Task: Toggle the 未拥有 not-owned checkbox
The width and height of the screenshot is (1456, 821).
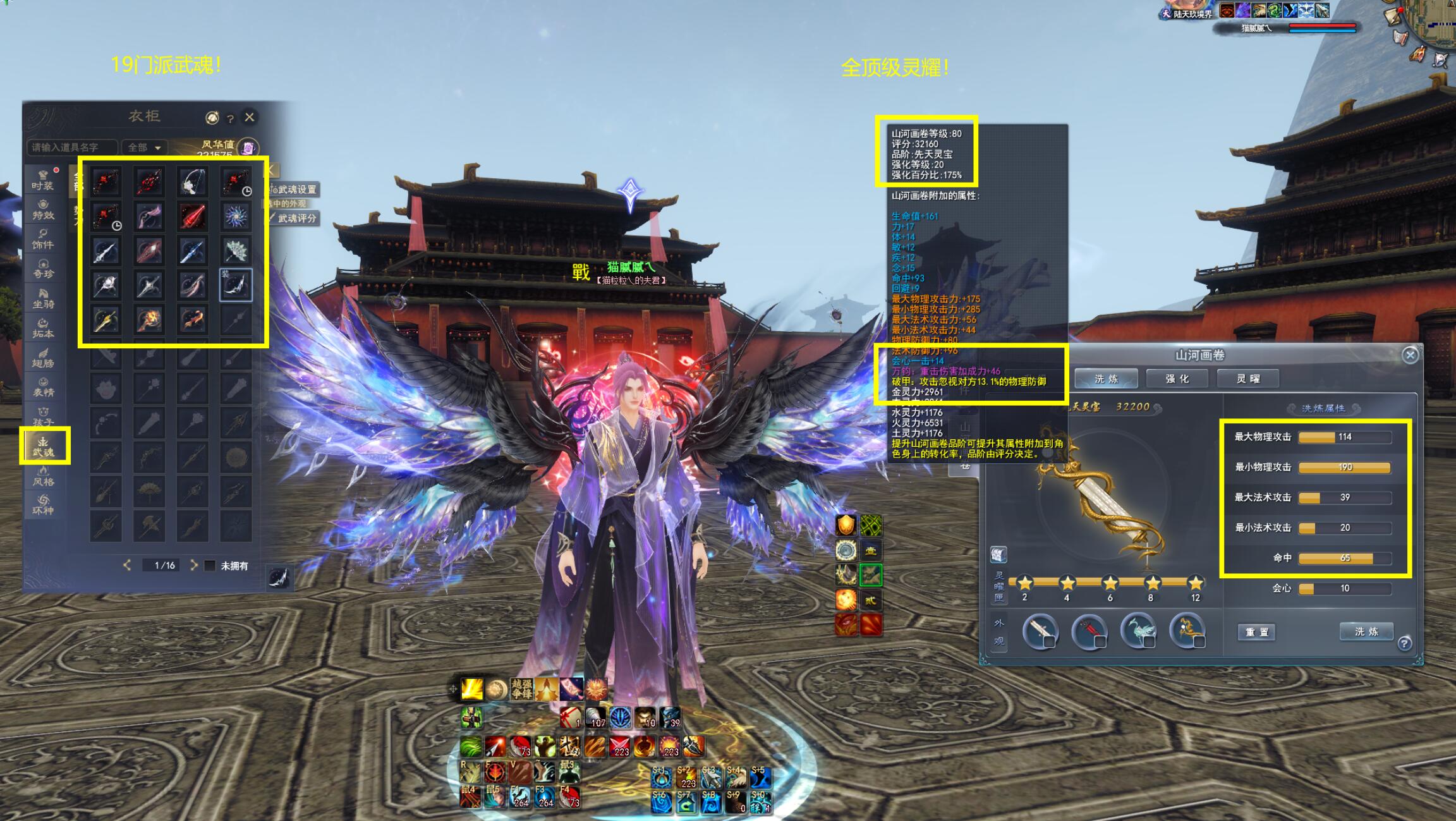Action: 210,566
